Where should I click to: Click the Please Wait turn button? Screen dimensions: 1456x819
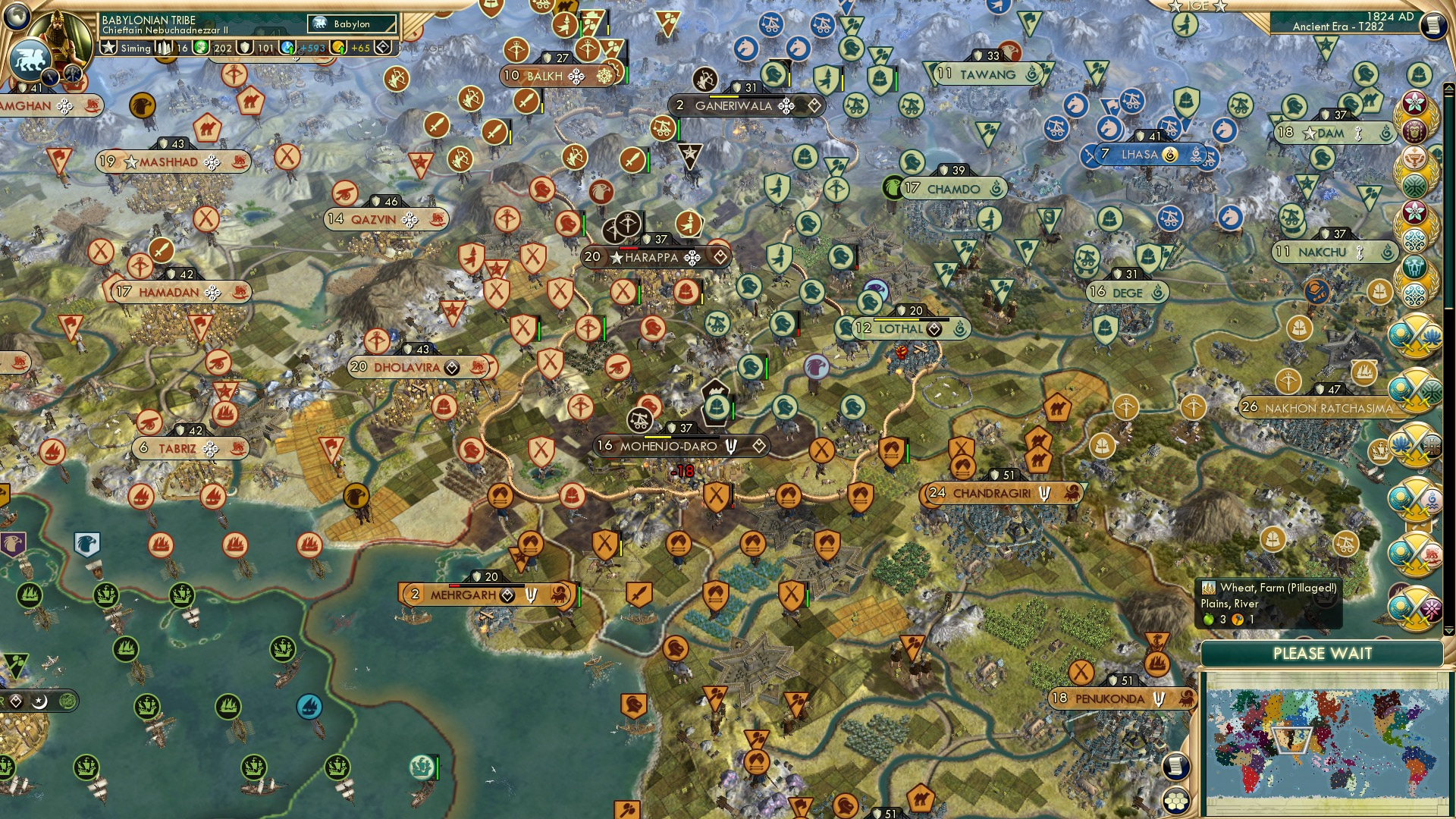click(x=1322, y=654)
